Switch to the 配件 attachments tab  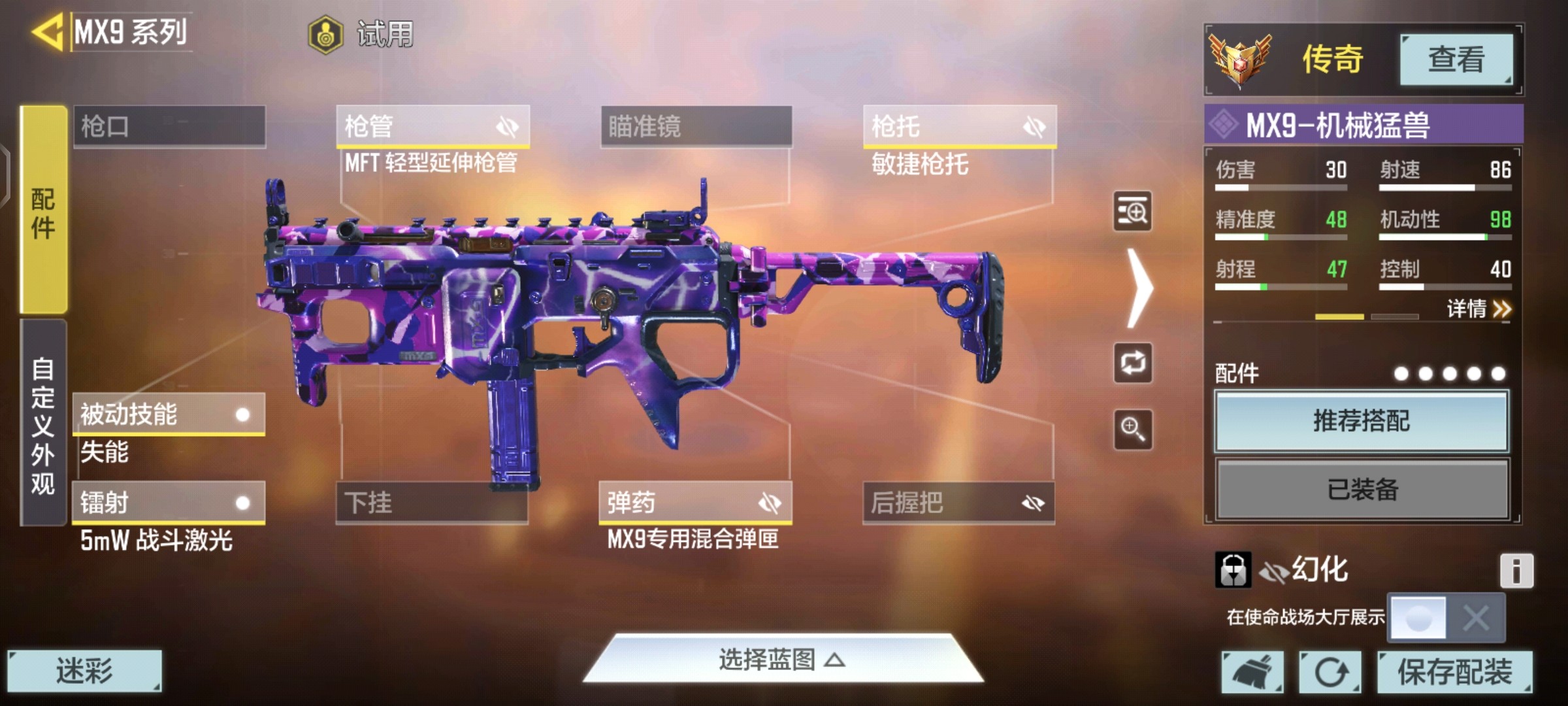pyautogui.click(x=43, y=210)
